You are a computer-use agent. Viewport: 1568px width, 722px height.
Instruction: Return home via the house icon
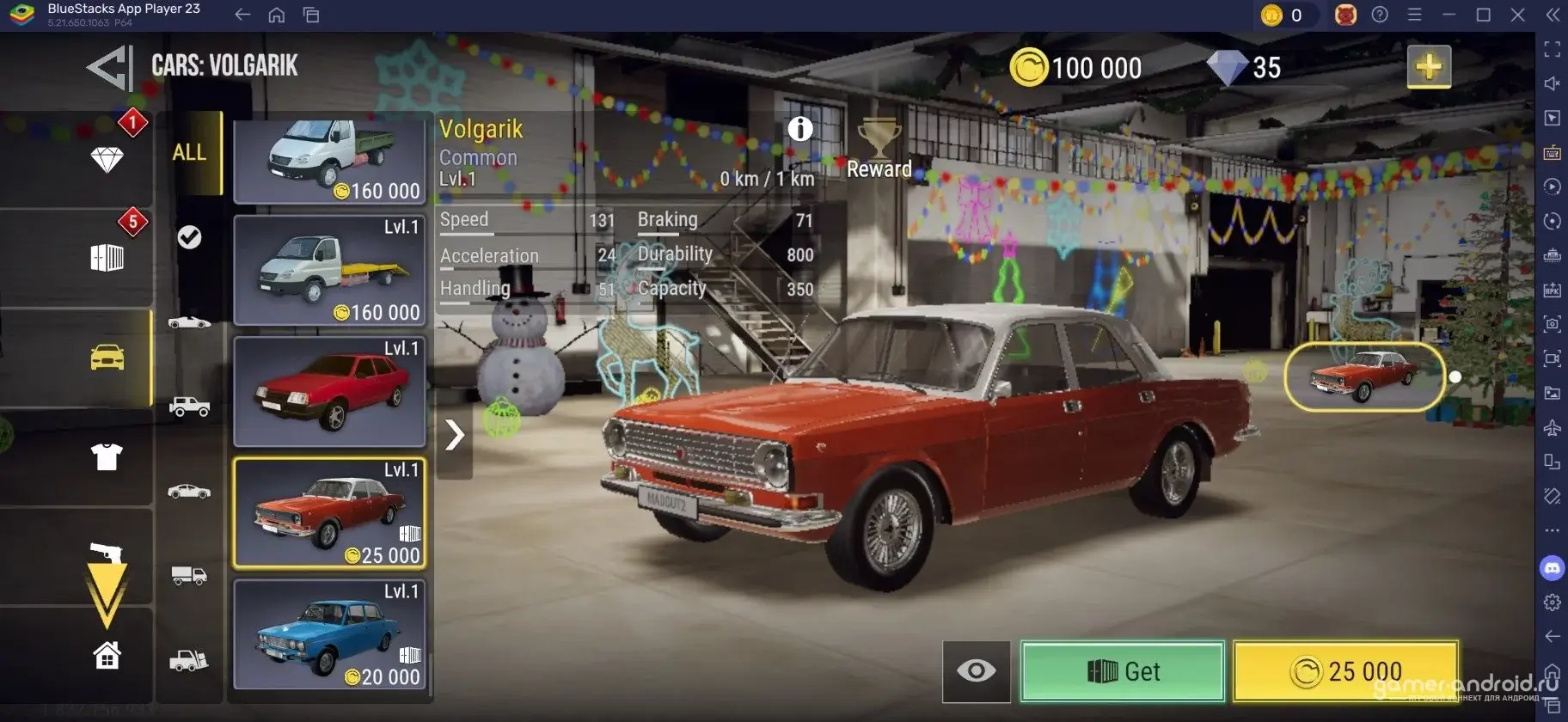107,656
